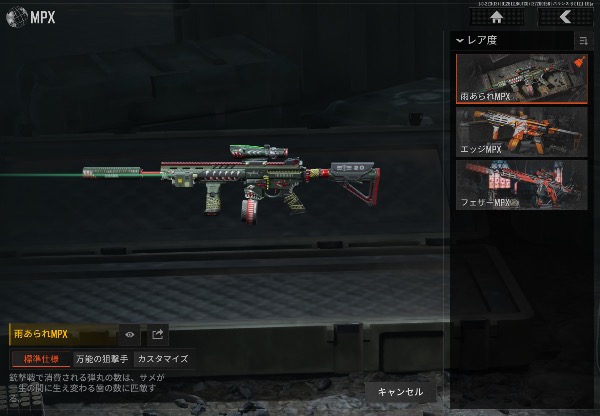
Task: Click the share icon button
Action: (158, 335)
